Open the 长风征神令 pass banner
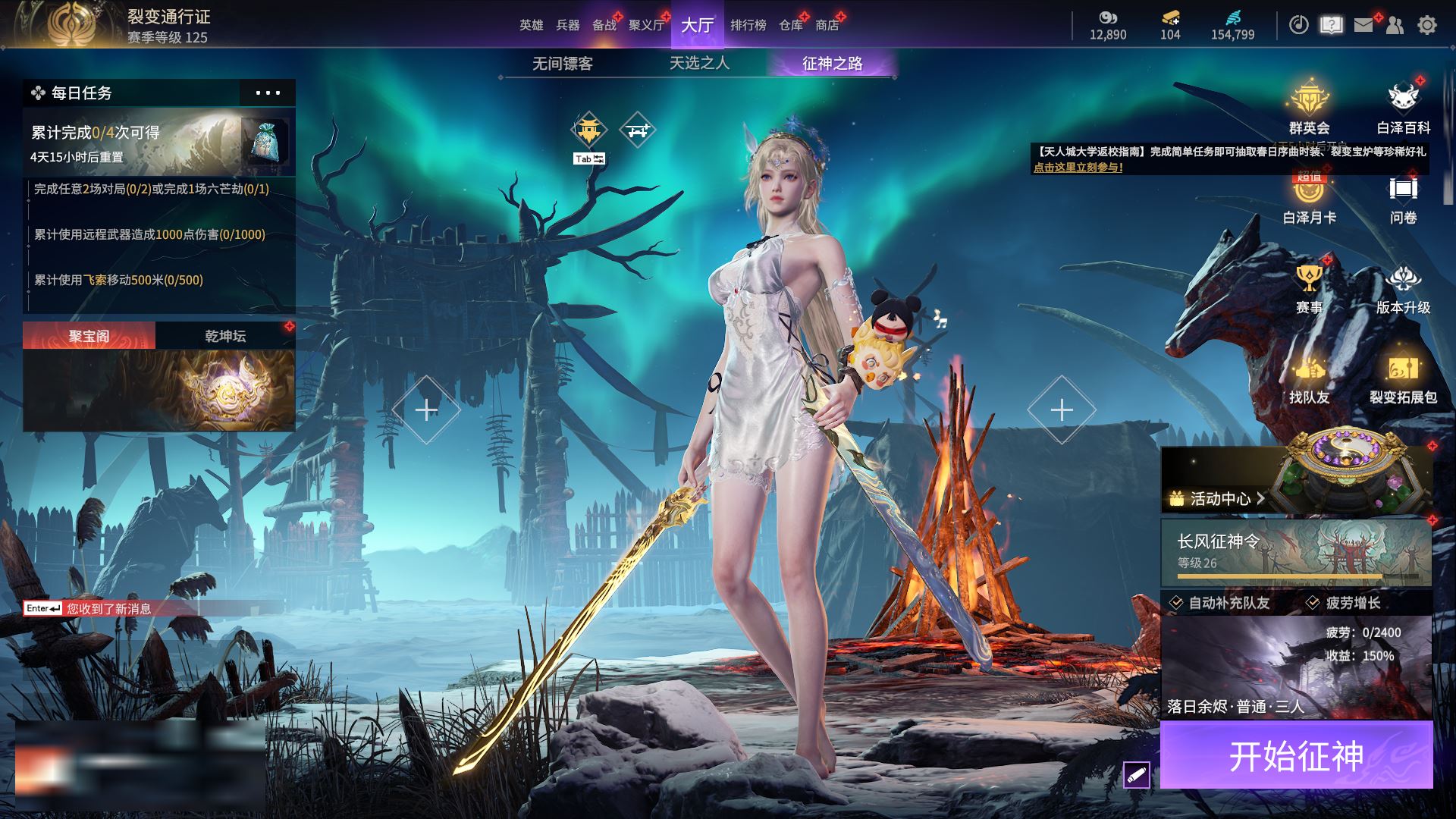The width and height of the screenshot is (1456, 819). tap(1296, 552)
